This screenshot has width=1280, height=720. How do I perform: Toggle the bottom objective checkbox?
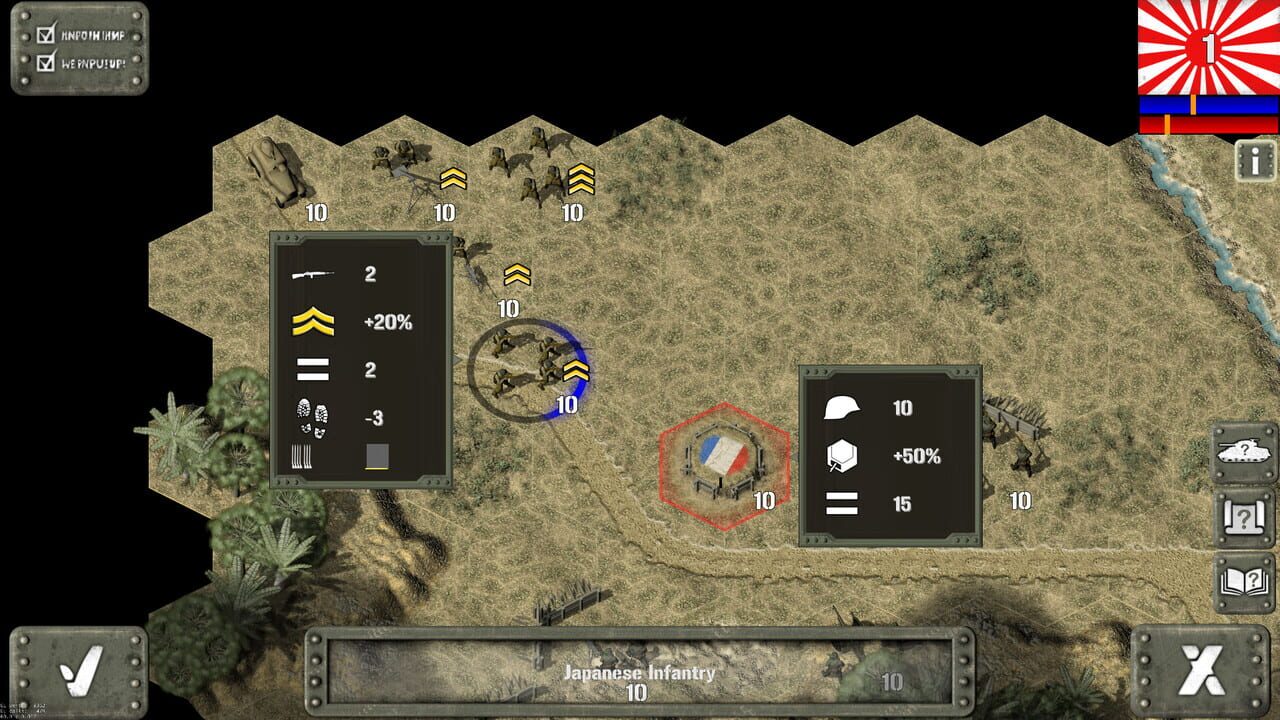[x=44, y=65]
